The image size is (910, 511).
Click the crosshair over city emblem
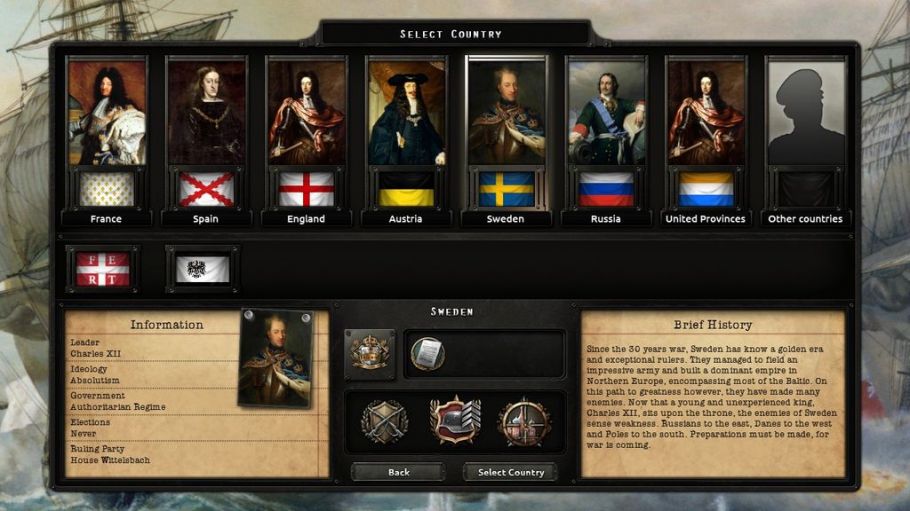pyautogui.click(x=523, y=421)
